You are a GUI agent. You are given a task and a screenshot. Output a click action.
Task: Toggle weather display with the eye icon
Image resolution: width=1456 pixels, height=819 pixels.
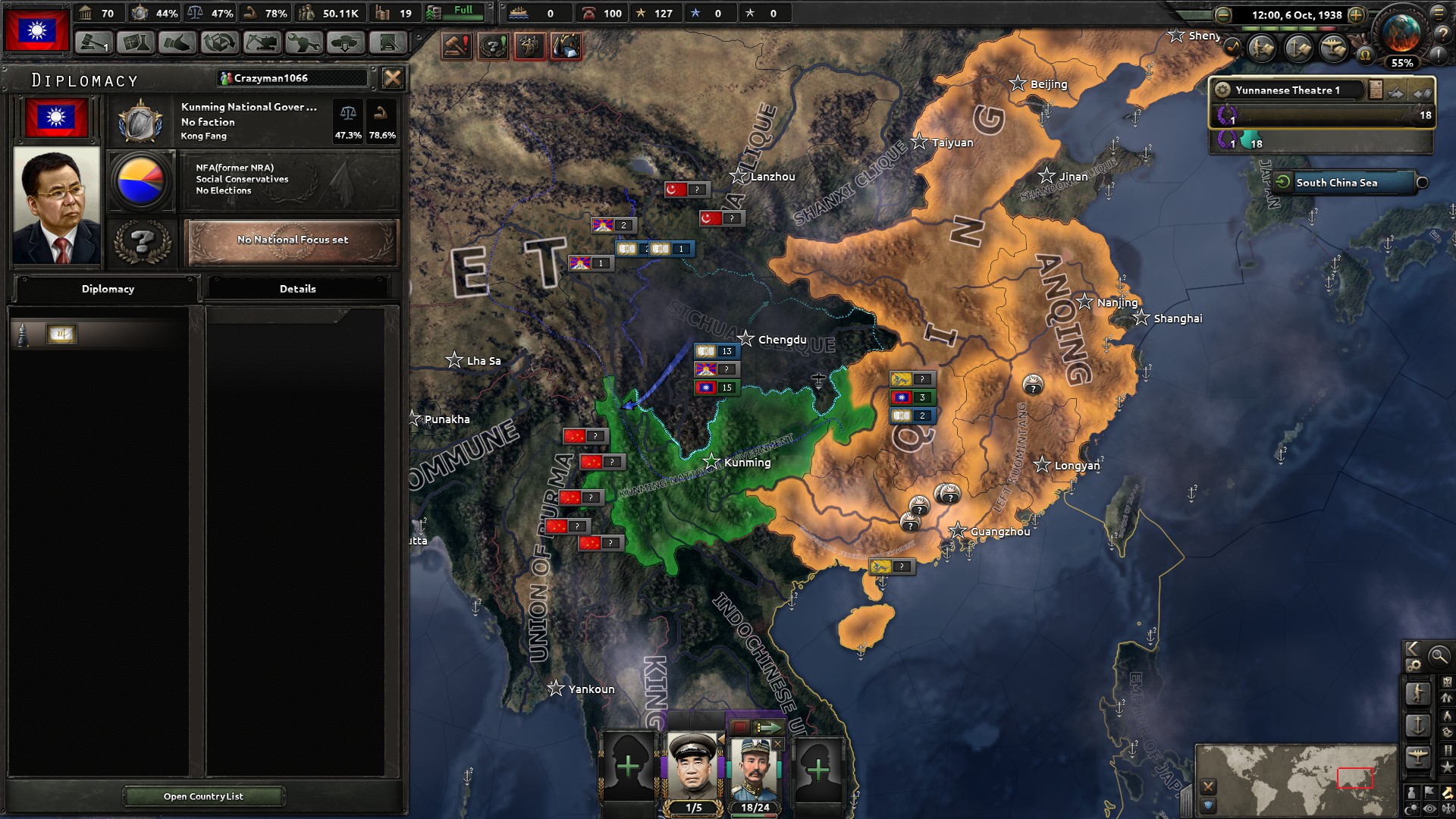(1429, 808)
